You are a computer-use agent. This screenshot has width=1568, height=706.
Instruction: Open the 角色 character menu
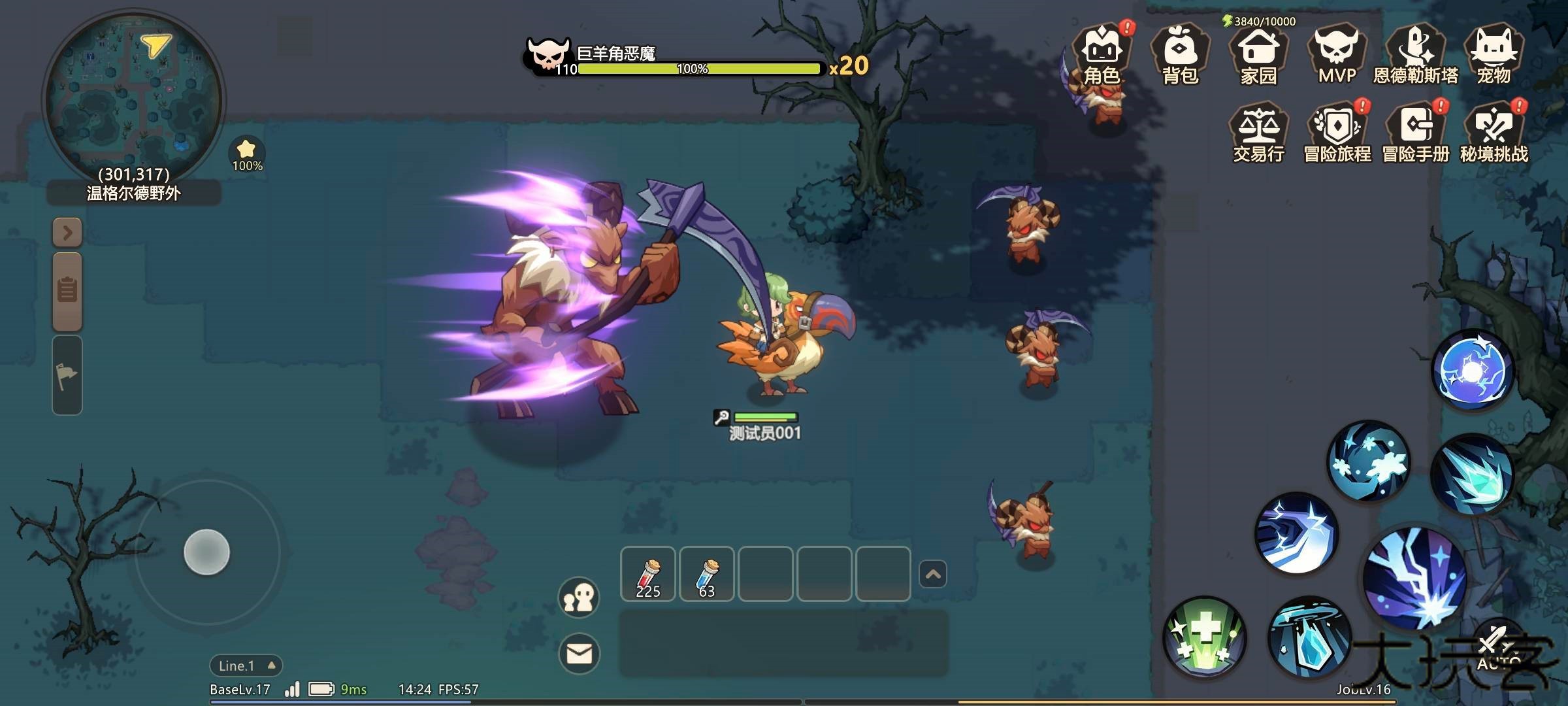click(1102, 56)
